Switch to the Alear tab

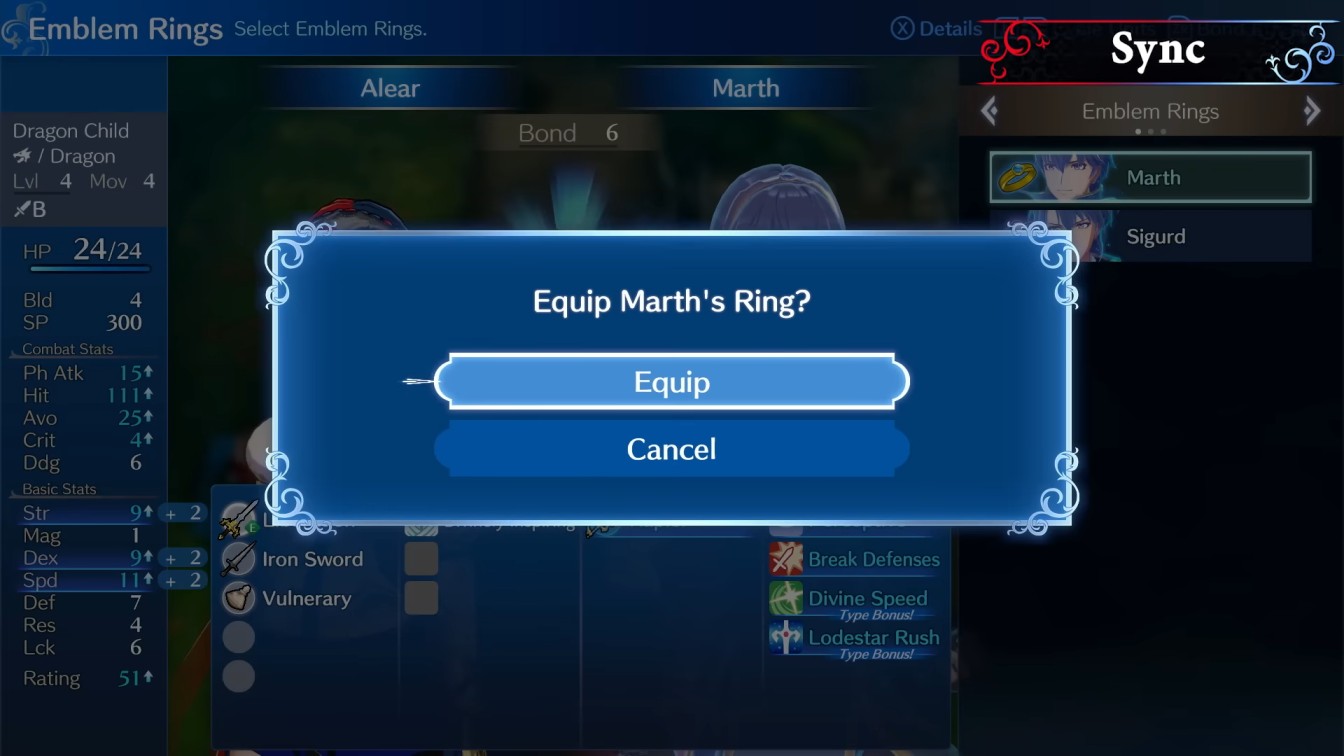click(x=389, y=88)
